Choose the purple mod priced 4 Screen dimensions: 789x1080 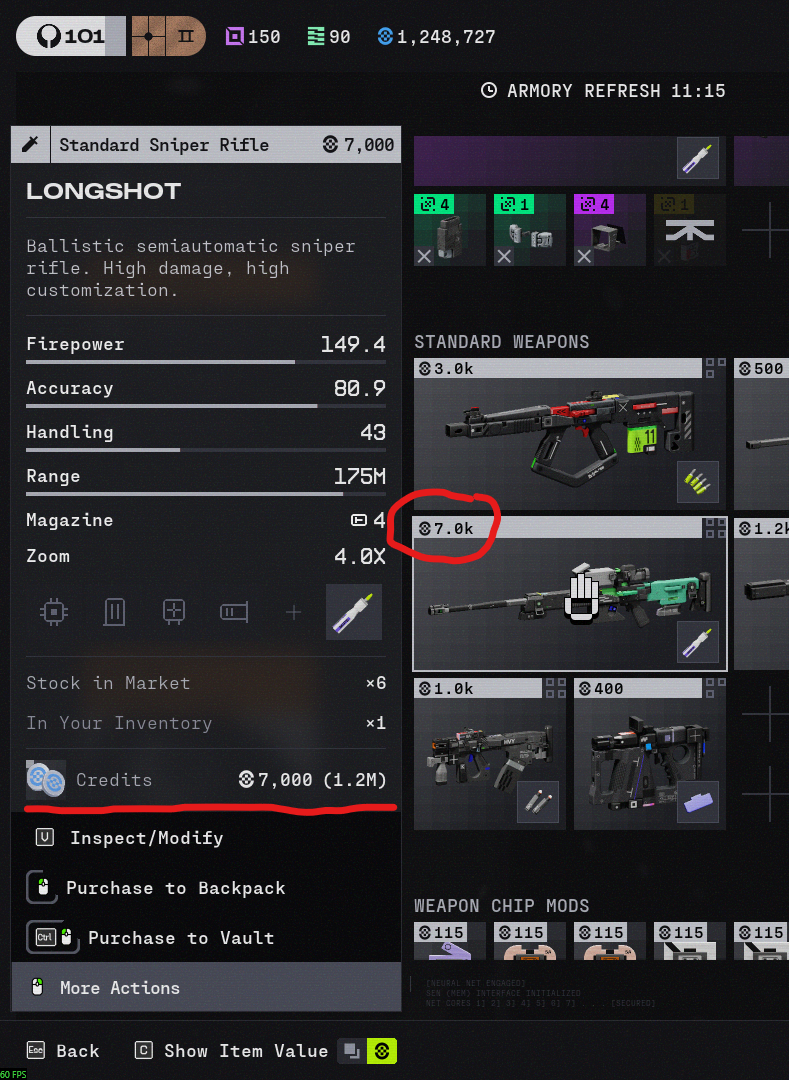(x=609, y=230)
